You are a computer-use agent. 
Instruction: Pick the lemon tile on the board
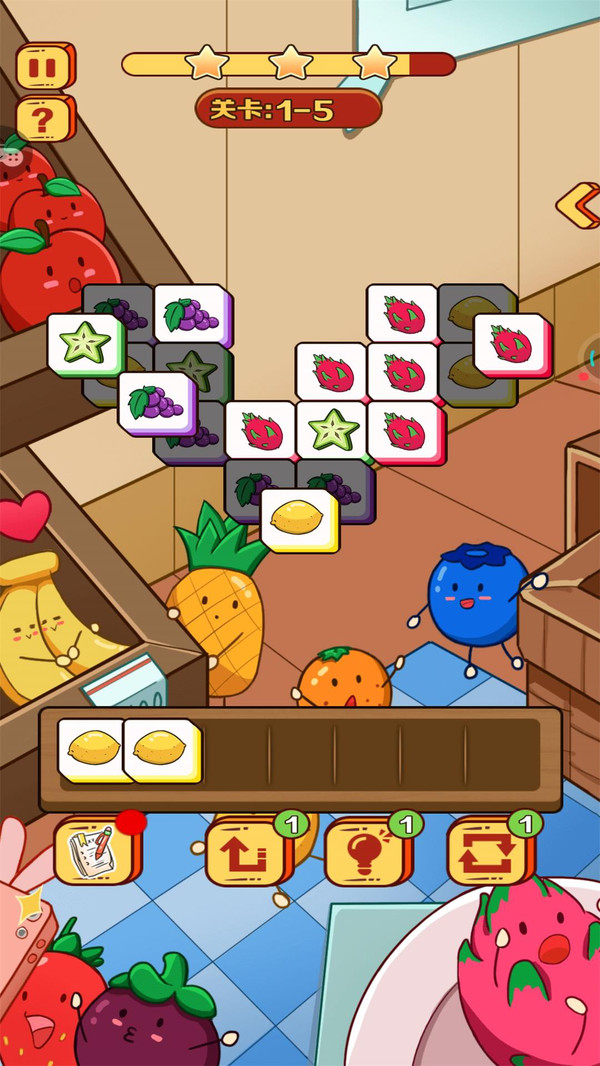coord(297,518)
